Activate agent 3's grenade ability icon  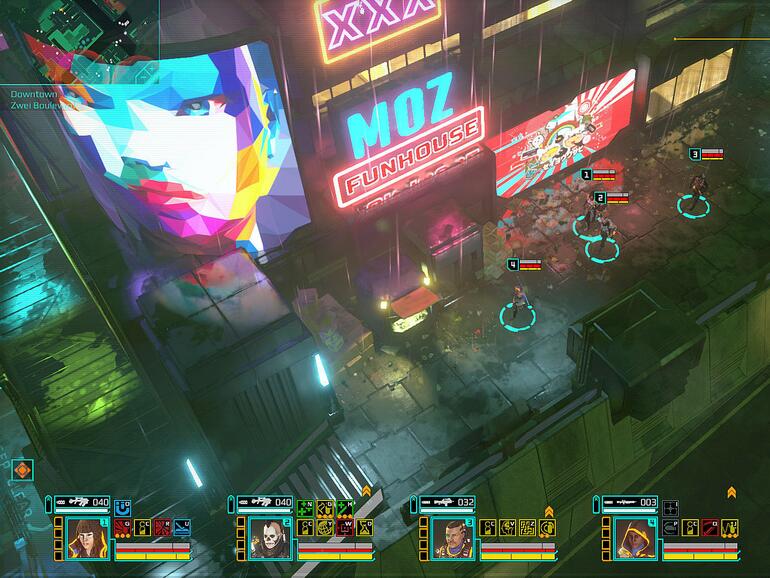pyautogui.click(x=546, y=525)
